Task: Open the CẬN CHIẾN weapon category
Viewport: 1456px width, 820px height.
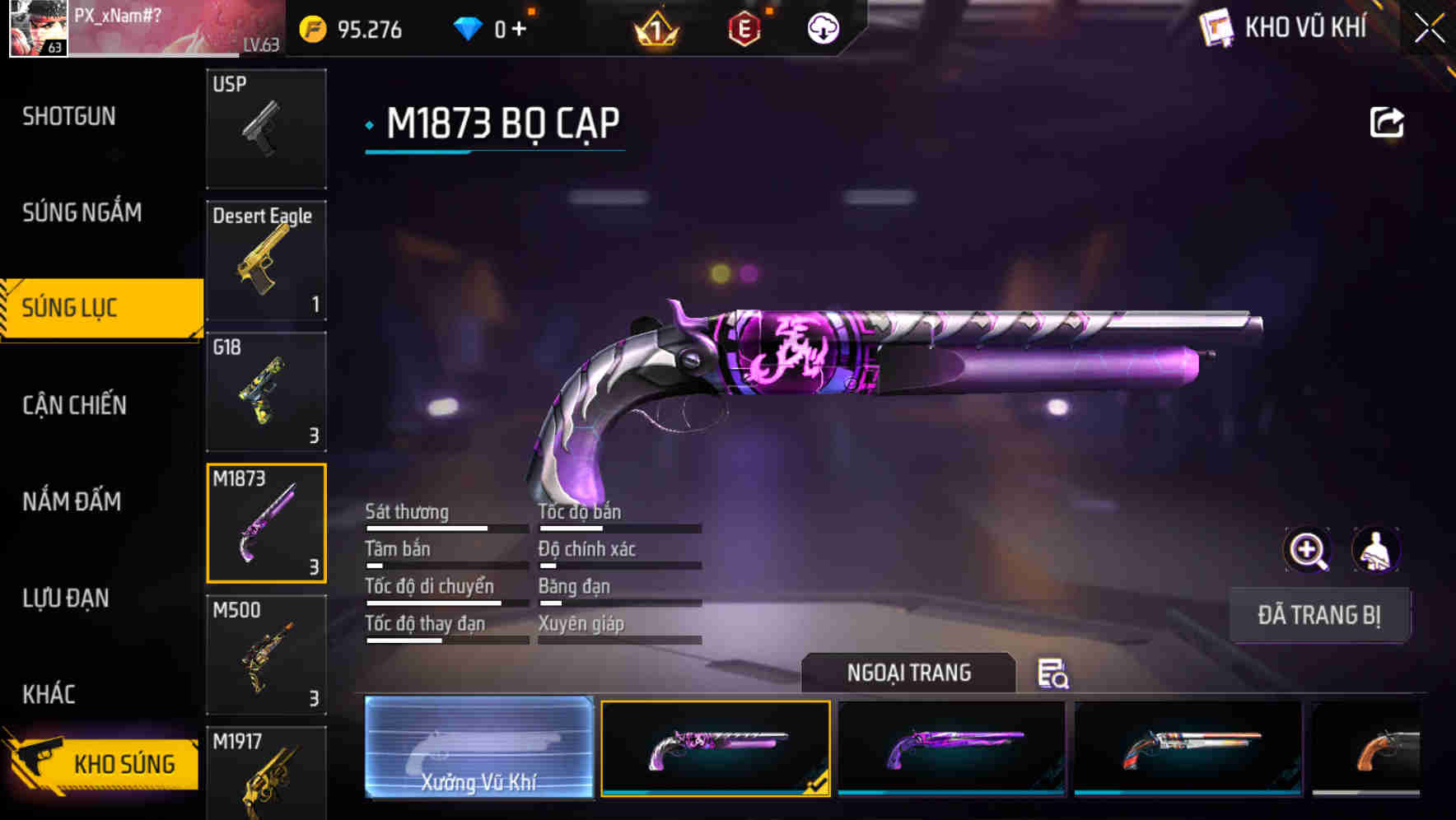Action: [x=75, y=405]
